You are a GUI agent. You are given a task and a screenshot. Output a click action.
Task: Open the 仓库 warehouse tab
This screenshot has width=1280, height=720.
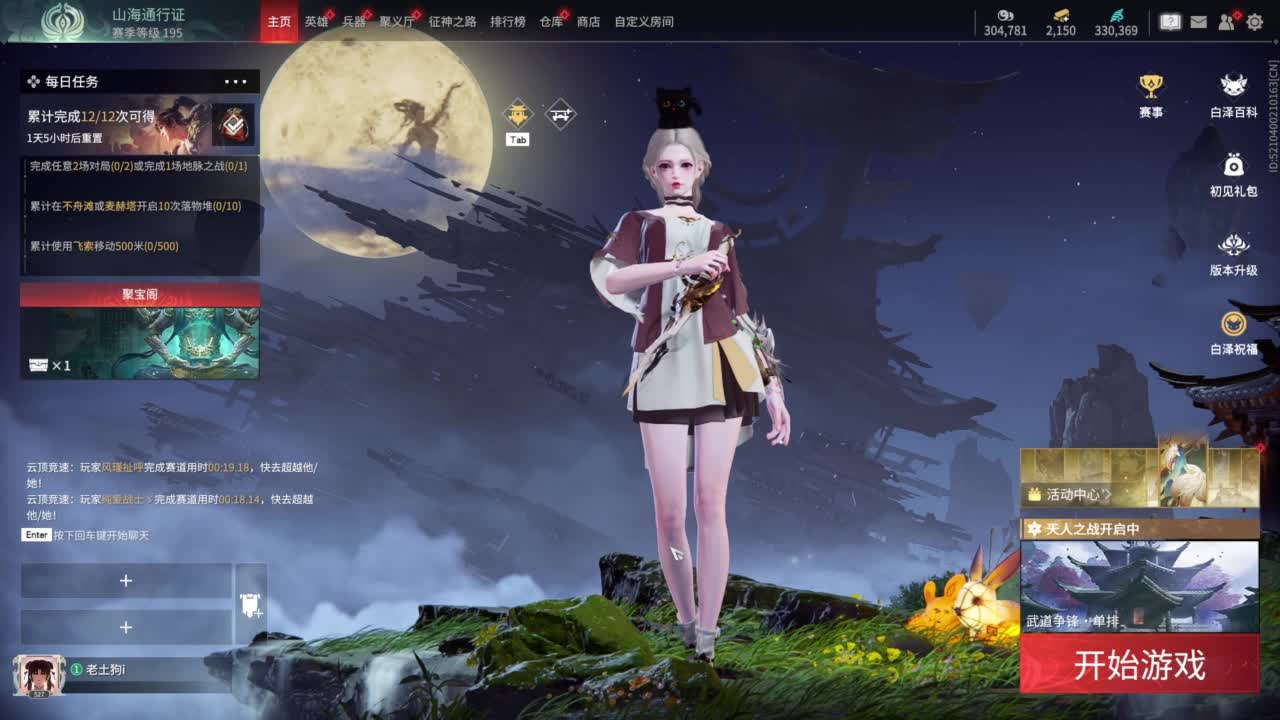pyautogui.click(x=551, y=21)
